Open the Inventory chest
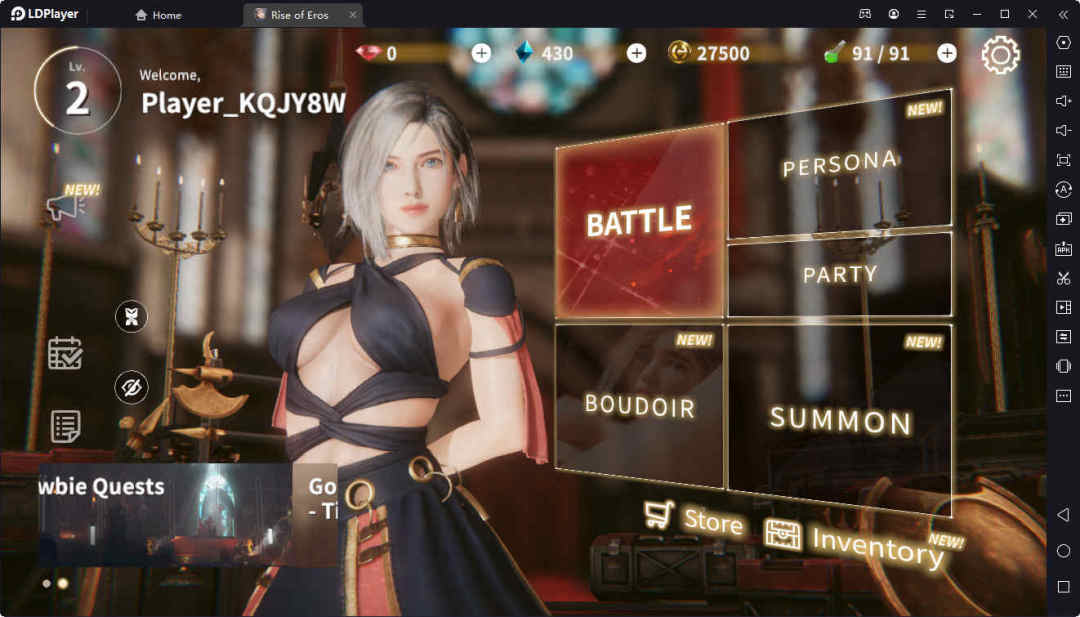Image resolution: width=1080 pixels, height=617 pixels. pyautogui.click(x=855, y=541)
